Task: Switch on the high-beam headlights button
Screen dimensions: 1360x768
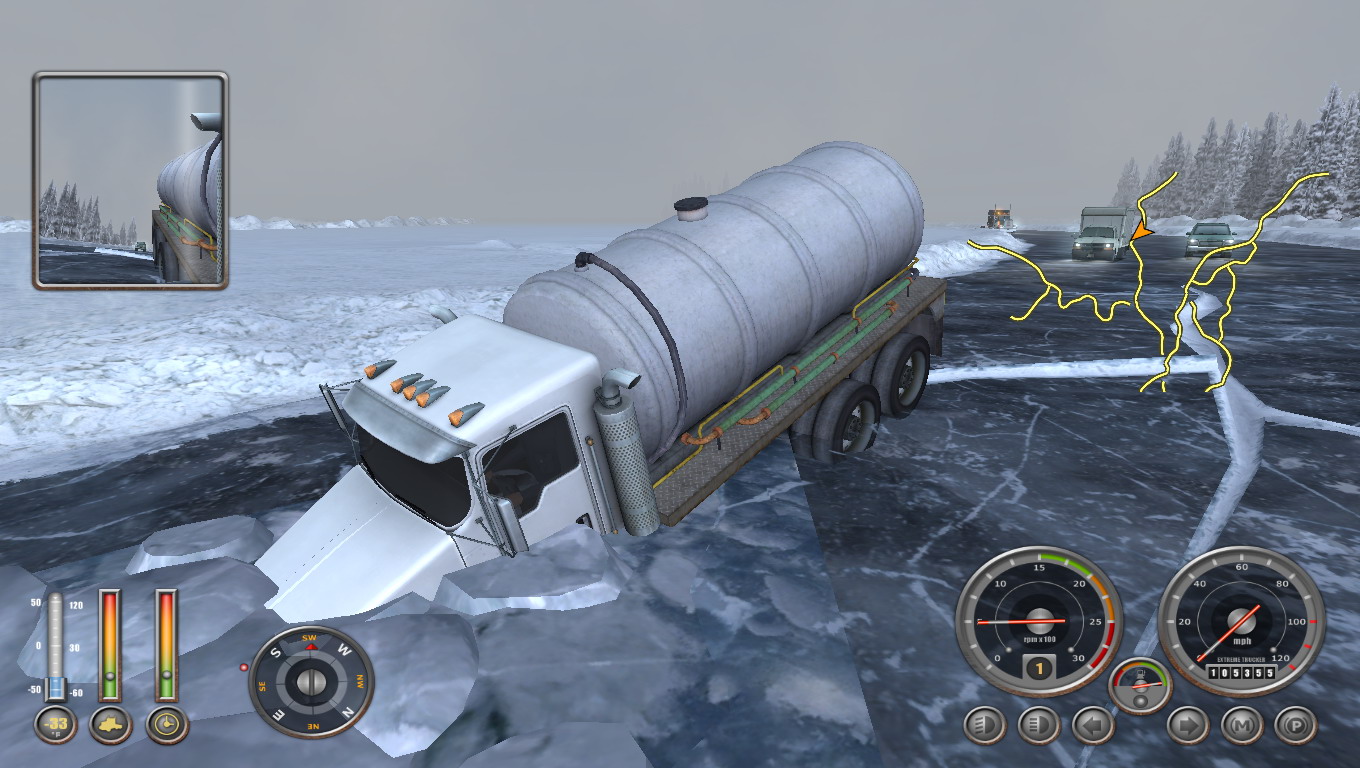Action: click(1039, 726)
